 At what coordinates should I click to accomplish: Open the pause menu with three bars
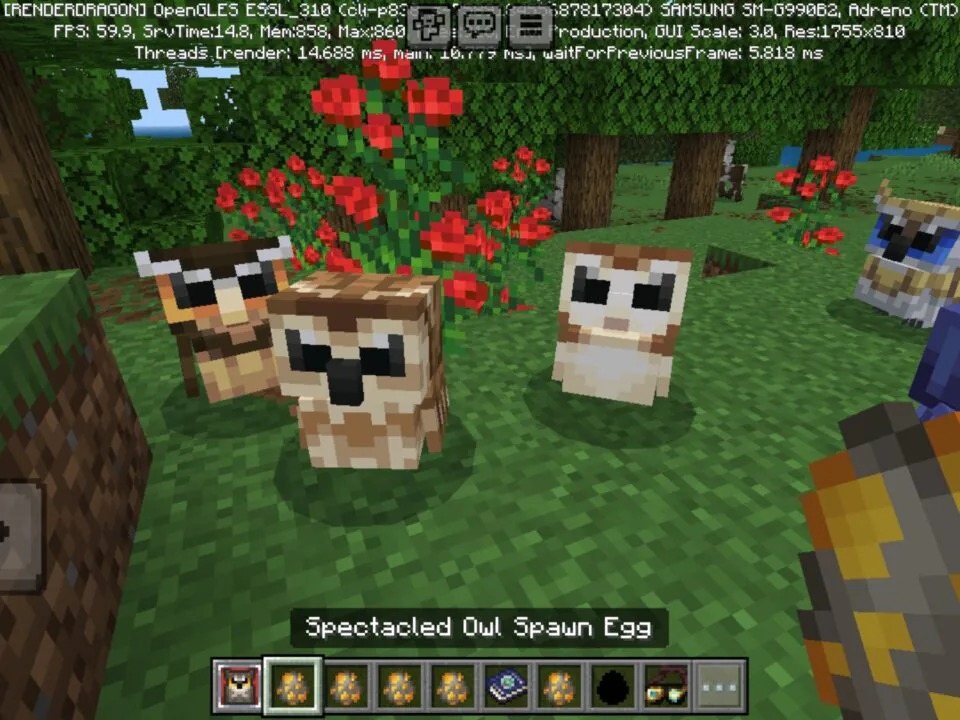pyautogui.click(x=531, y=24)
